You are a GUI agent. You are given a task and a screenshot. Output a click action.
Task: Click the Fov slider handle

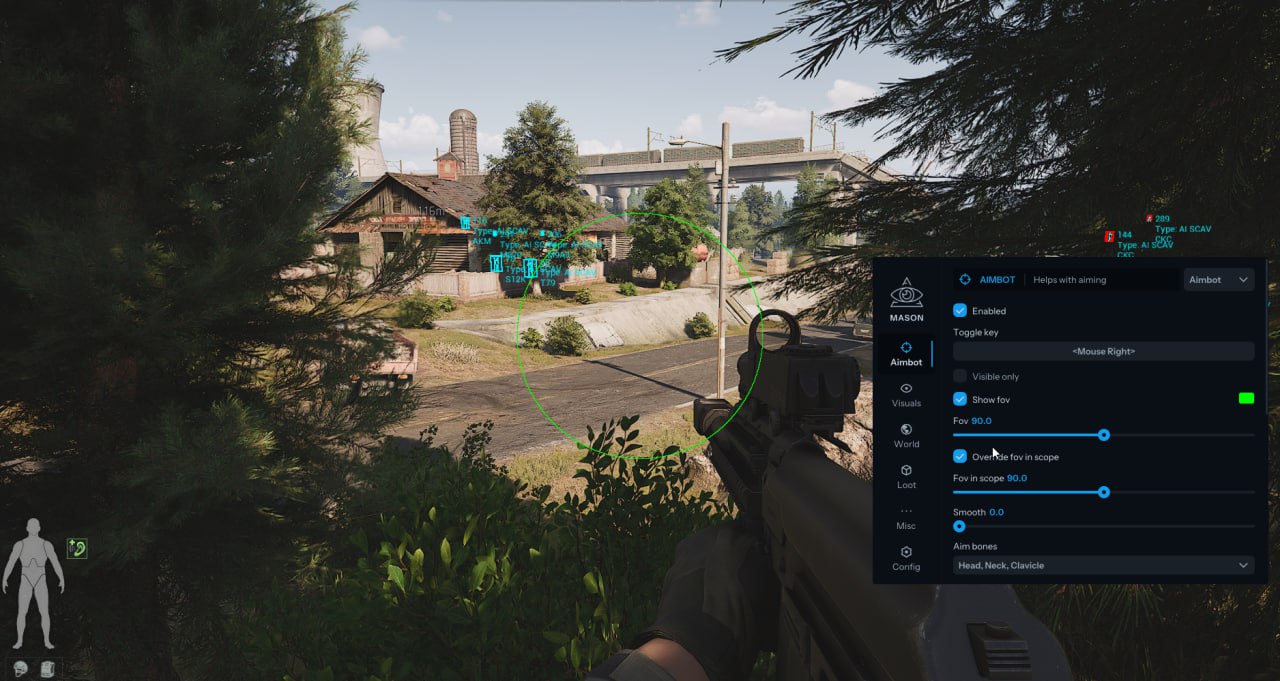point(1104,435)
